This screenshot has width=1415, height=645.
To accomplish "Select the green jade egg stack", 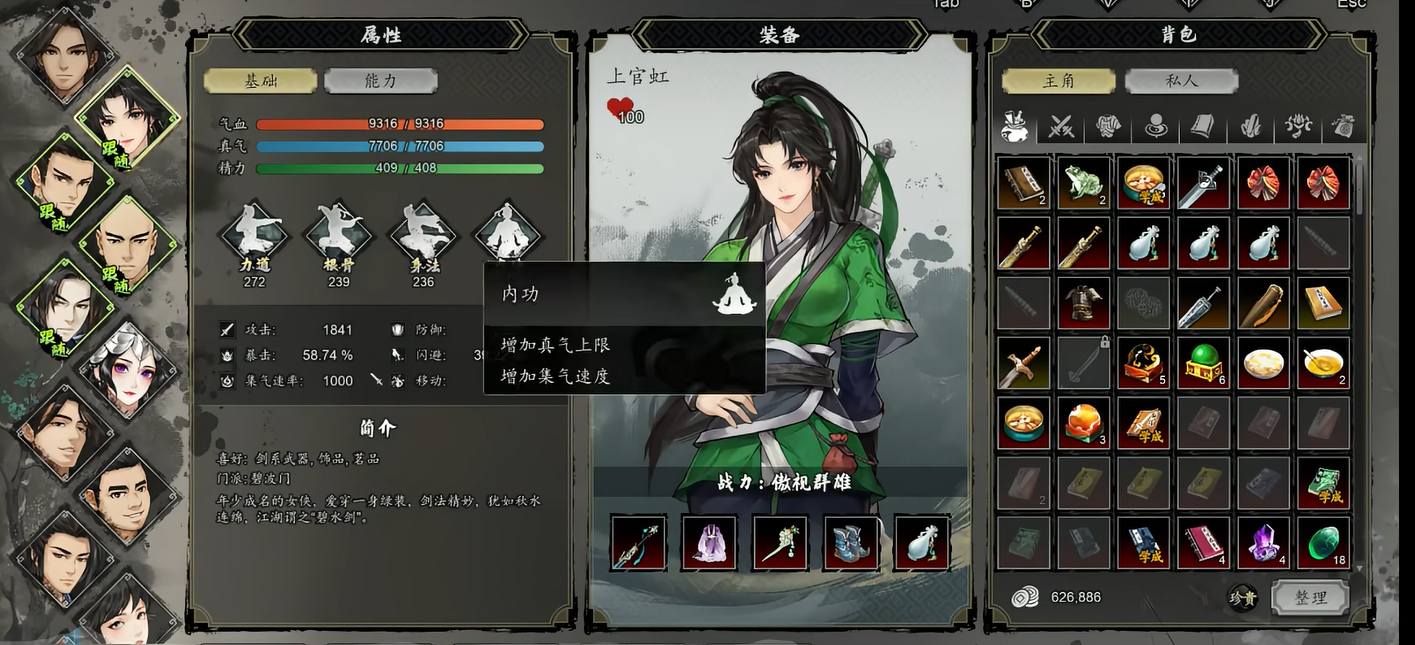I will 1324,543.
